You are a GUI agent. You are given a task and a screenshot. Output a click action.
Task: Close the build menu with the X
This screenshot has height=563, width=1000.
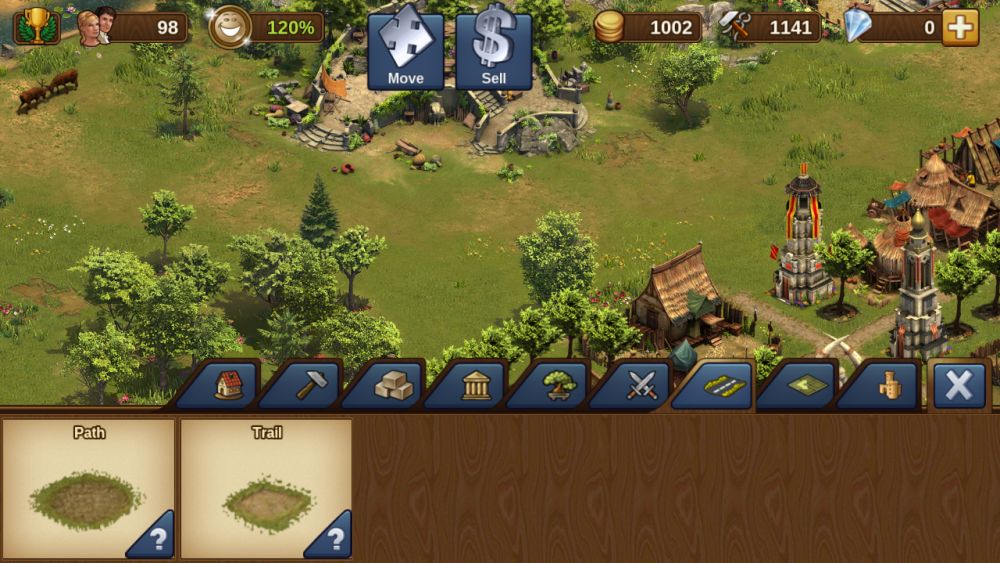coord(958,385)
